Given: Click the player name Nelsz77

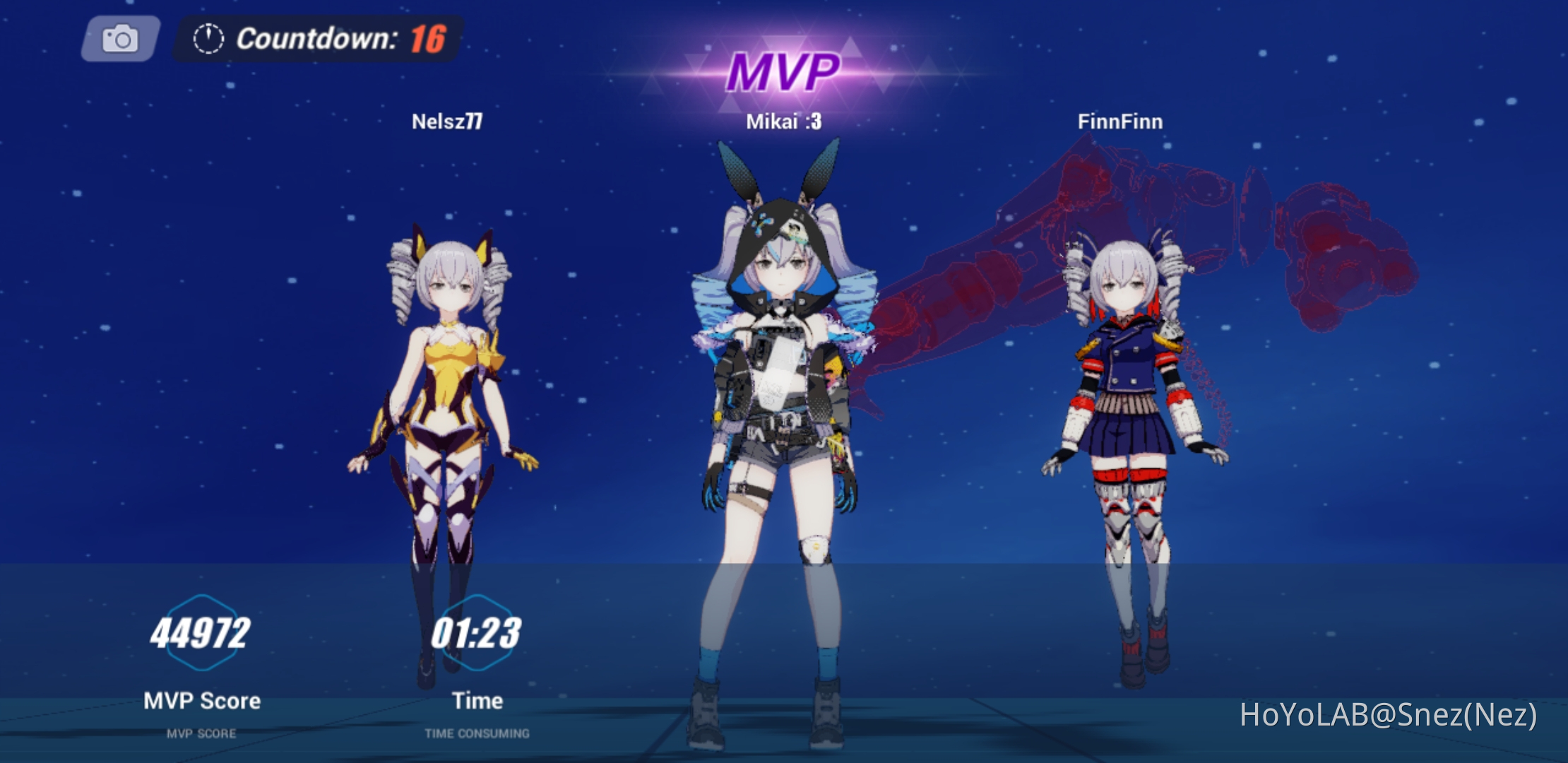Looking at the screenshot, I should [x=448, y=122].
